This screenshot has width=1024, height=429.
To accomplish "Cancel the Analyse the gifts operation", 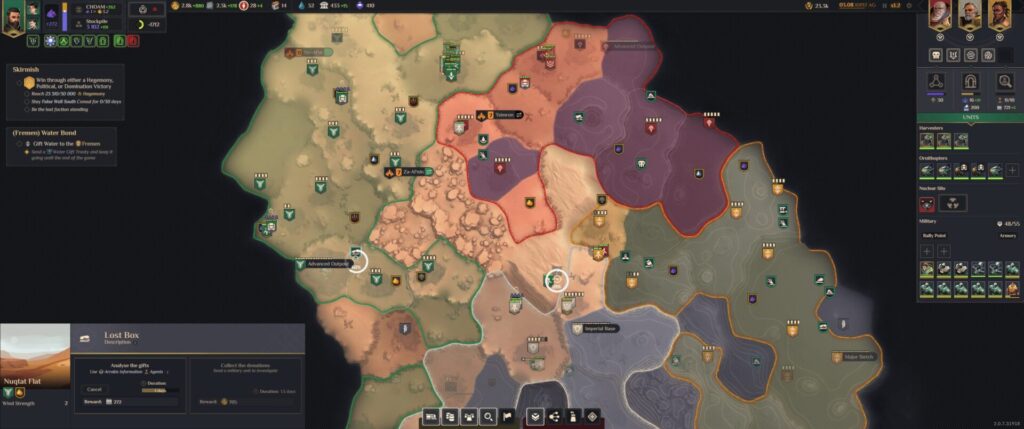I will coord(96,388).
